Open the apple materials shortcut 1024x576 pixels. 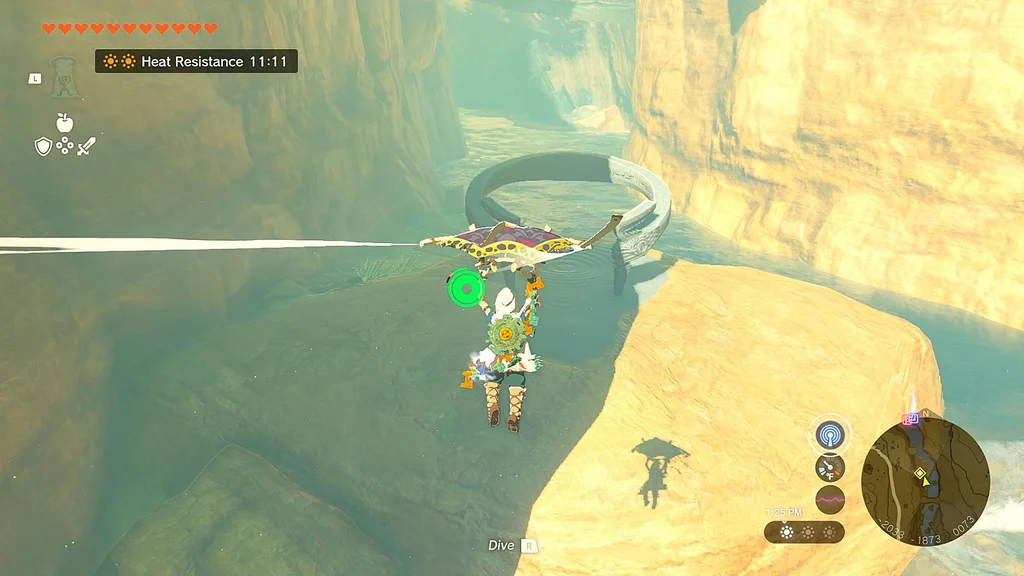pos(65,123)
